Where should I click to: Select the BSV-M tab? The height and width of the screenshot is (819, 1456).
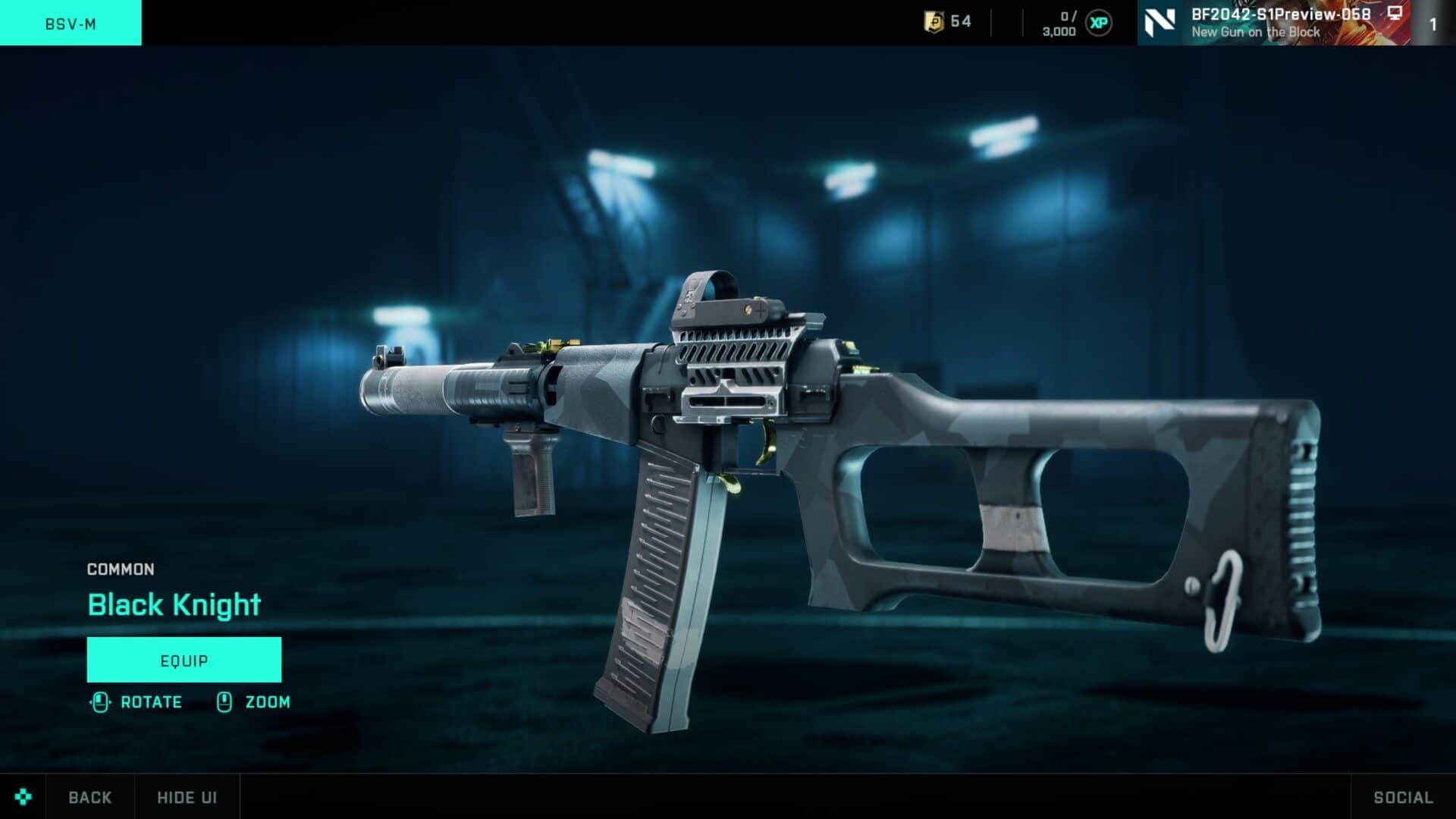coord(70,23)
